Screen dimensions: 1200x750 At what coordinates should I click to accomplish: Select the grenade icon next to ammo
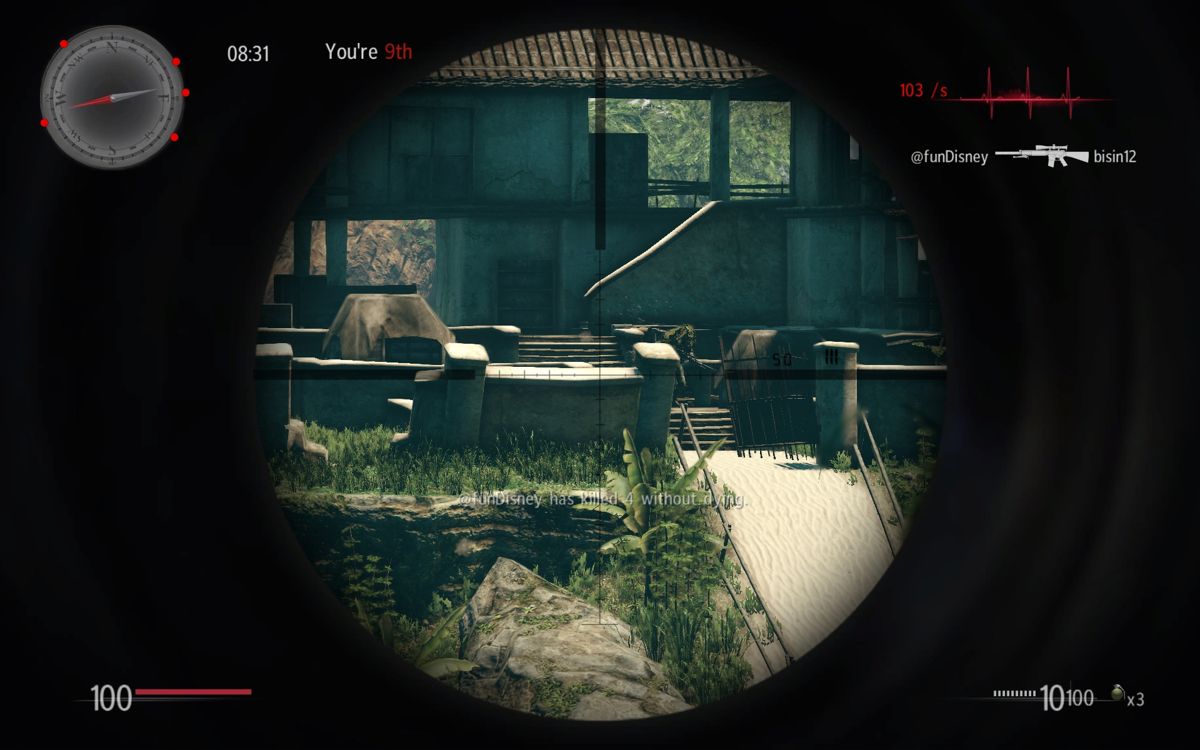tap(1118, 695)
